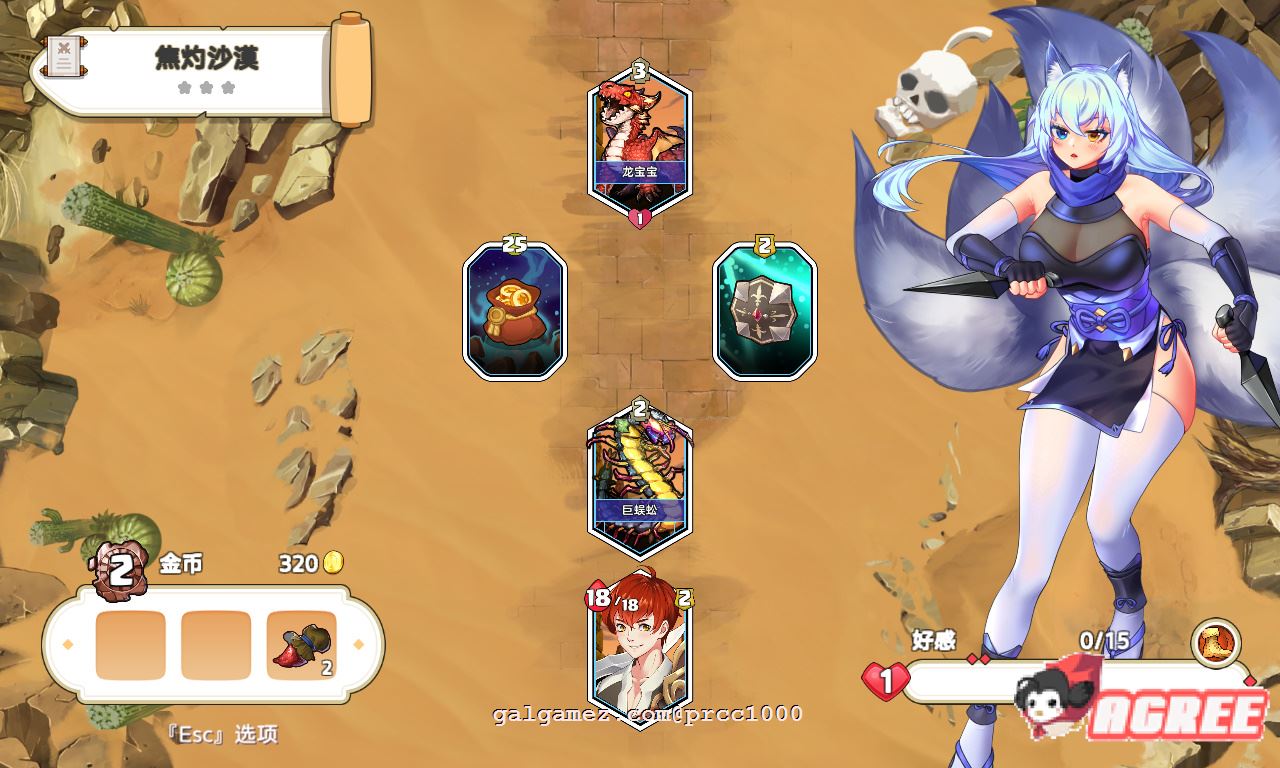Click the red-haired hero character card
1280x768 pixels.
coord(637,653)
